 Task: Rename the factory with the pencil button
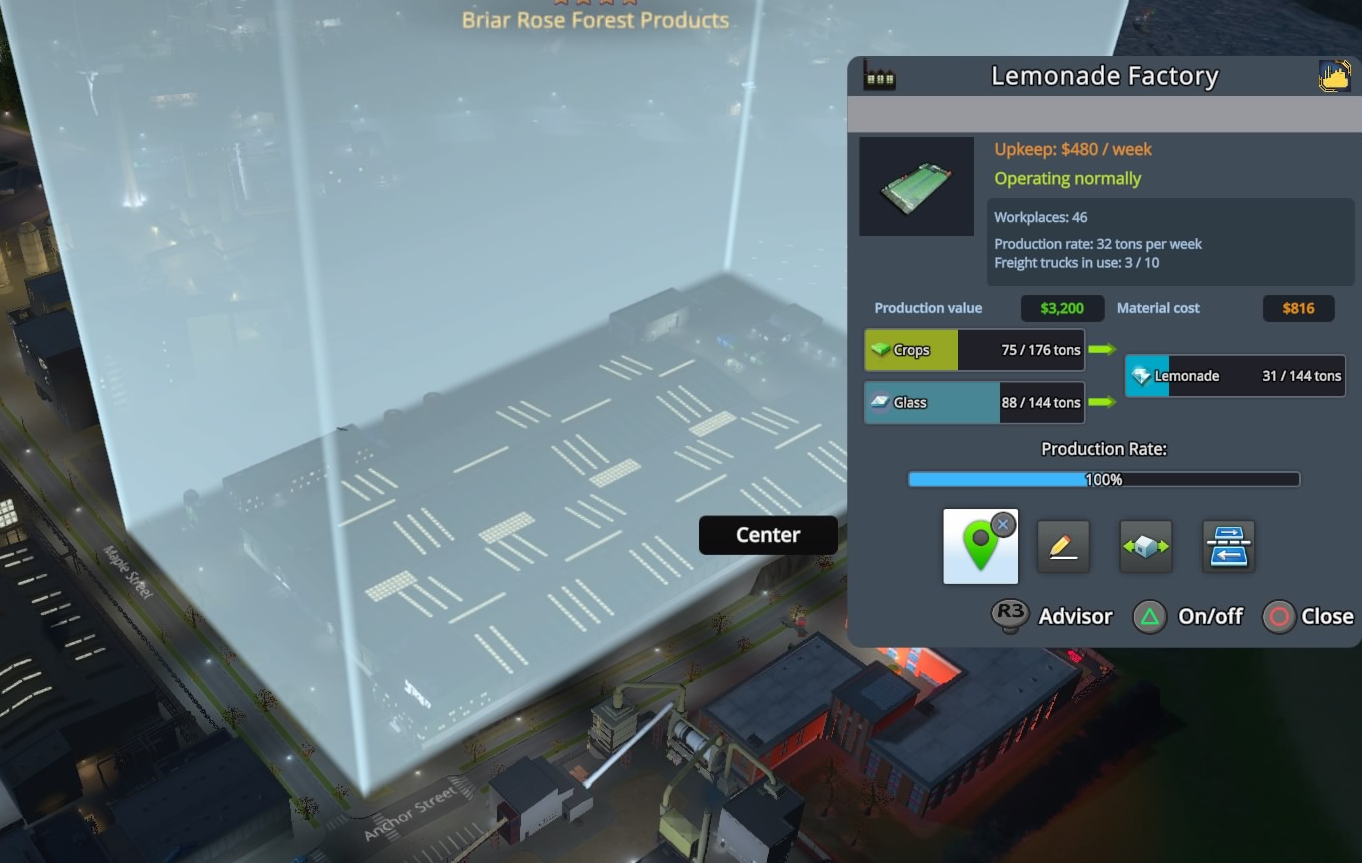(1063, 546)
